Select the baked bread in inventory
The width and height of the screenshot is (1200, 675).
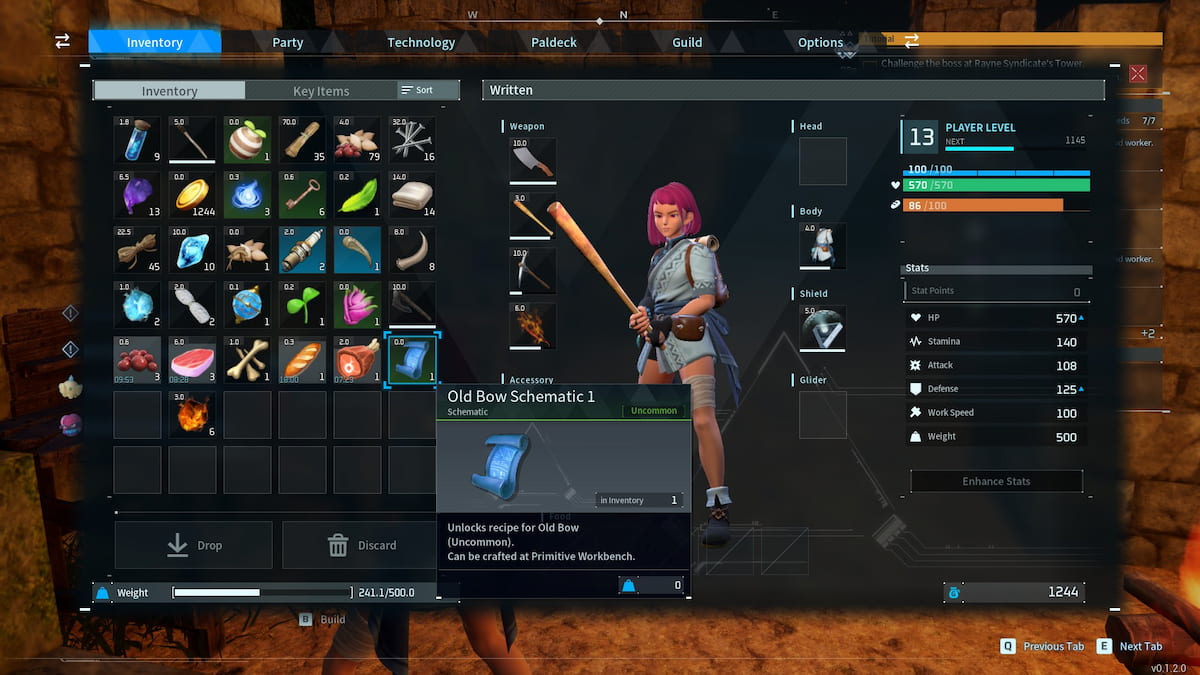(x=302, y=359)
